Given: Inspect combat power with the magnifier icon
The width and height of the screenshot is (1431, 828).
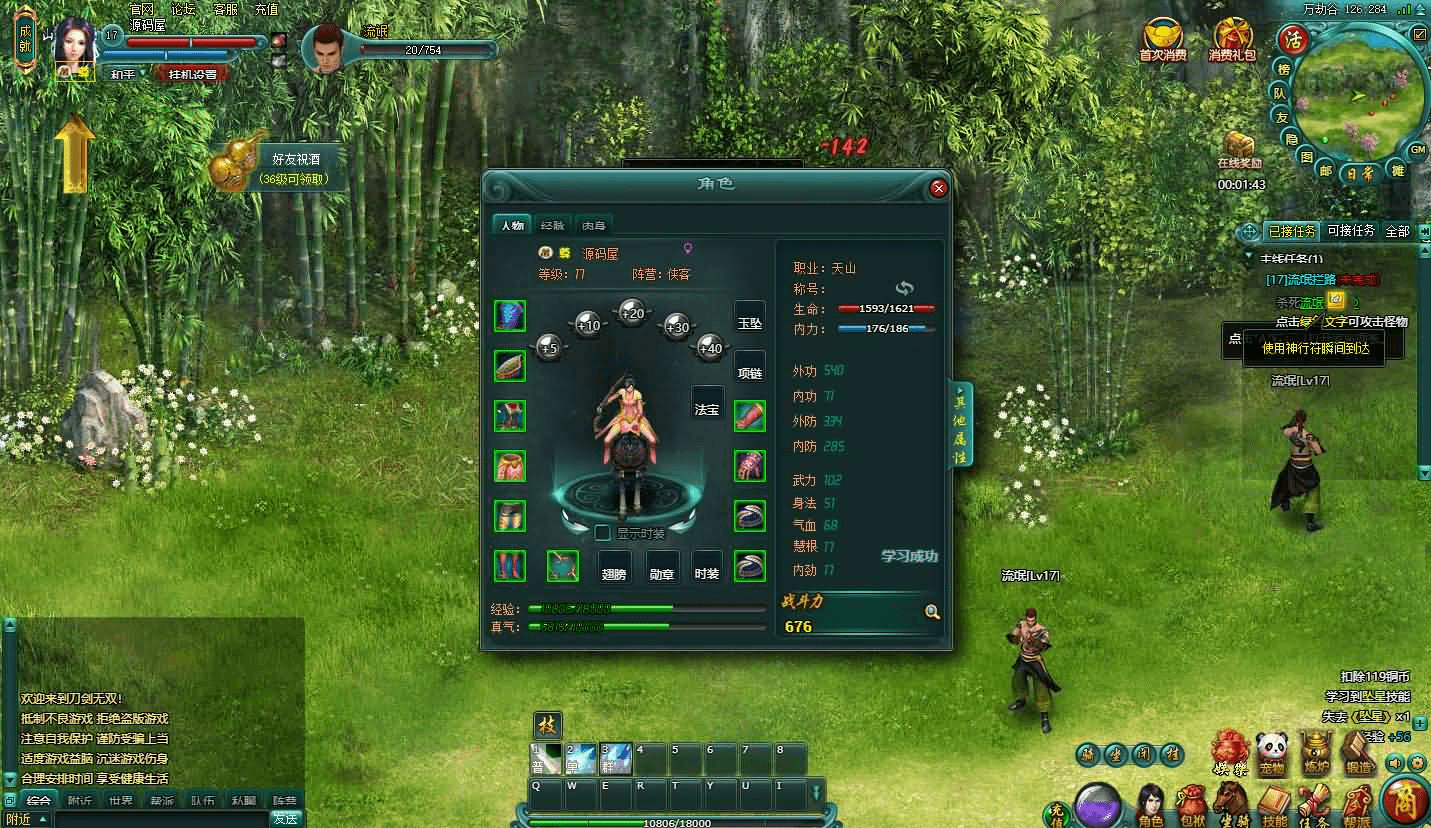Looking at the screenshot, I should [x=932, y=612].
